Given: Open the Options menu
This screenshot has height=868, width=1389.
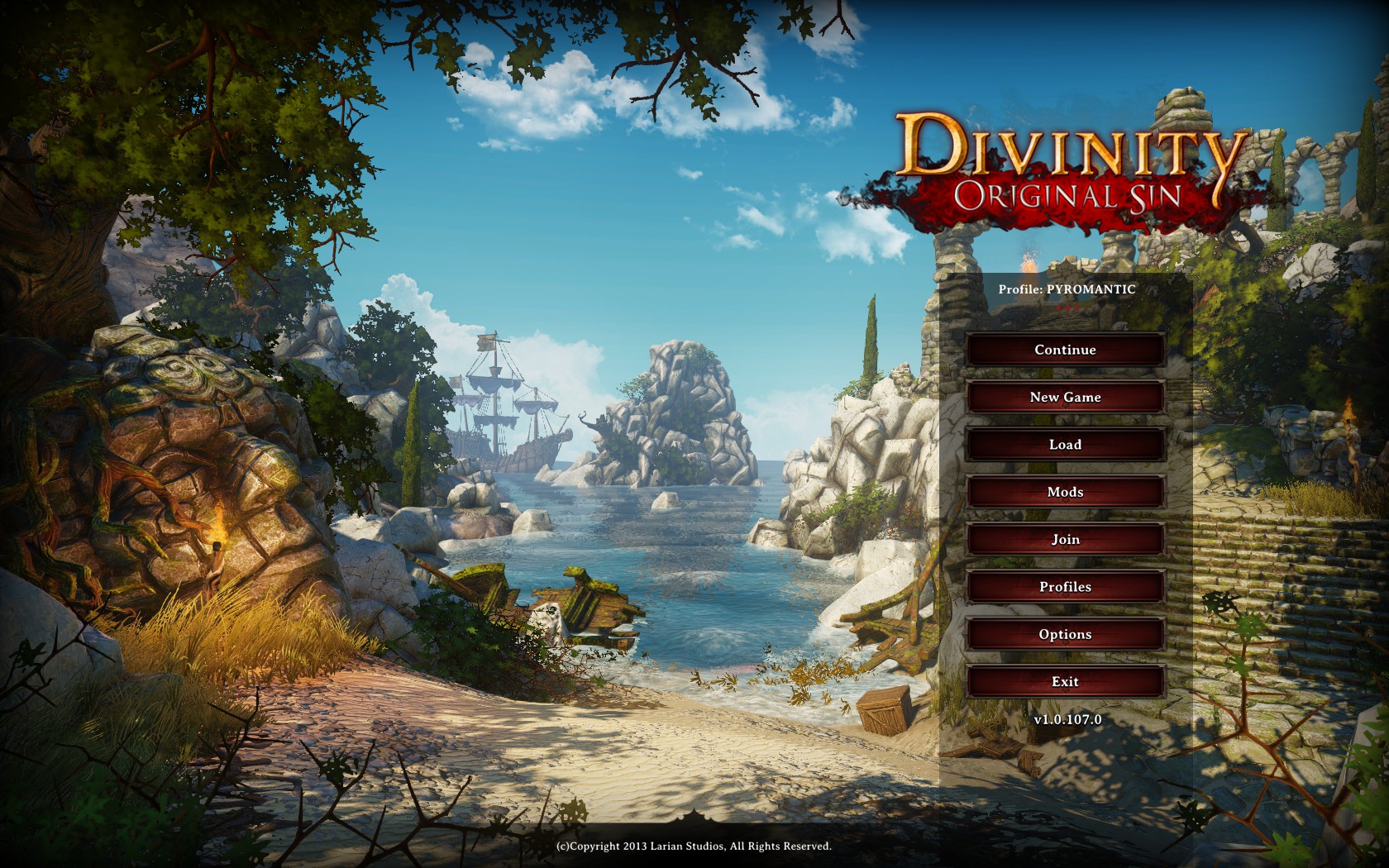Looking at the screenshot, I should [1067, 633].
